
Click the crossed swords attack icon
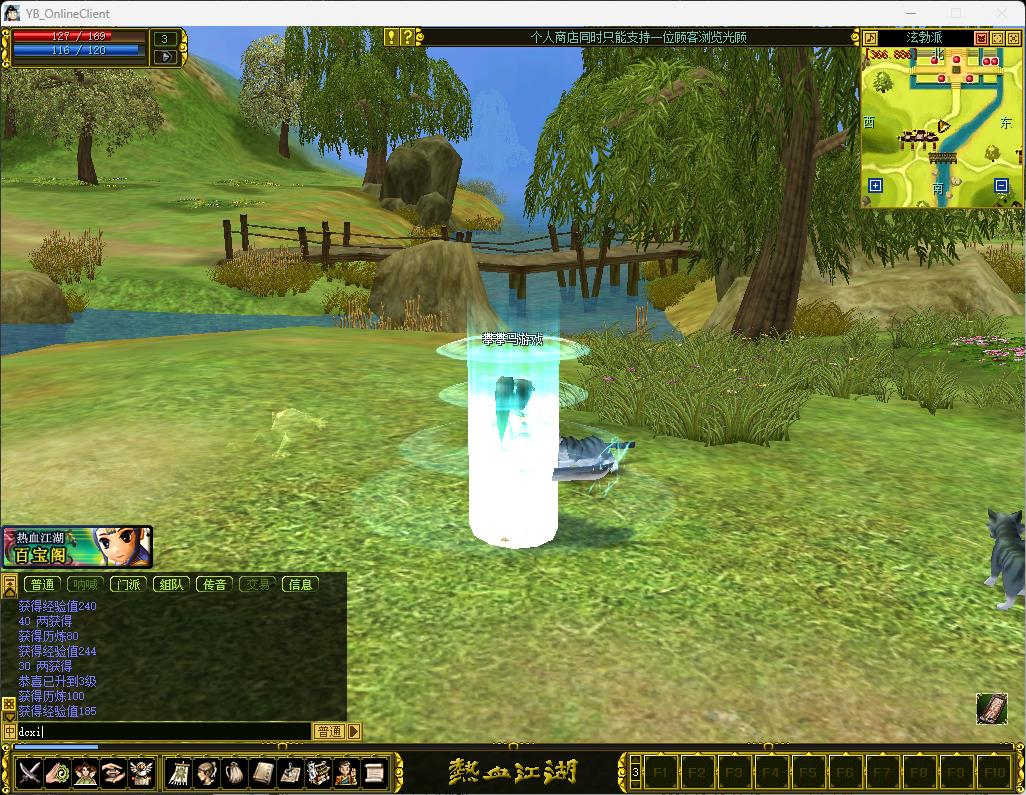pos(29,772)
